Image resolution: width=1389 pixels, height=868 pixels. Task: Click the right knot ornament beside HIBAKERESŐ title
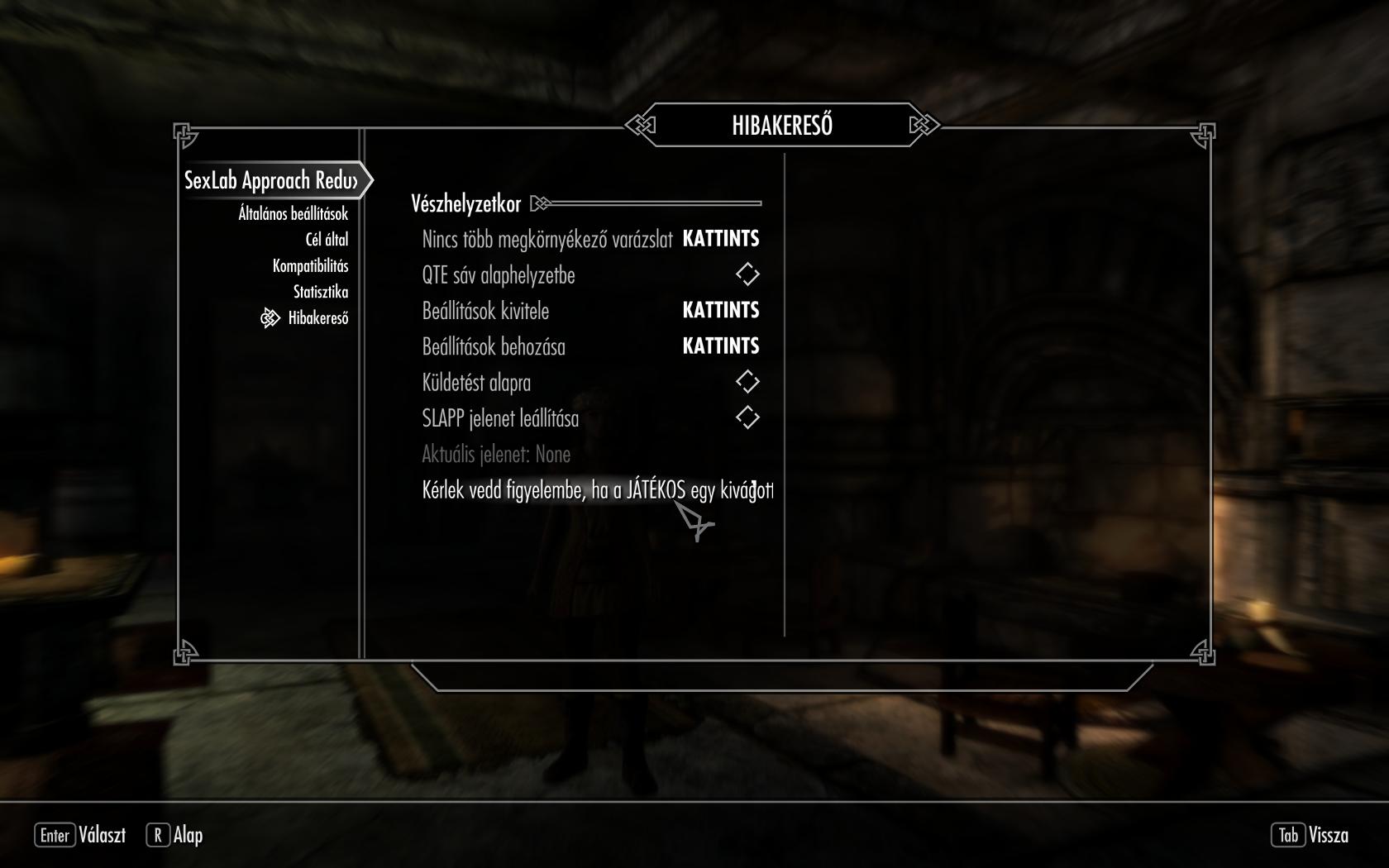tap(923, 123)
